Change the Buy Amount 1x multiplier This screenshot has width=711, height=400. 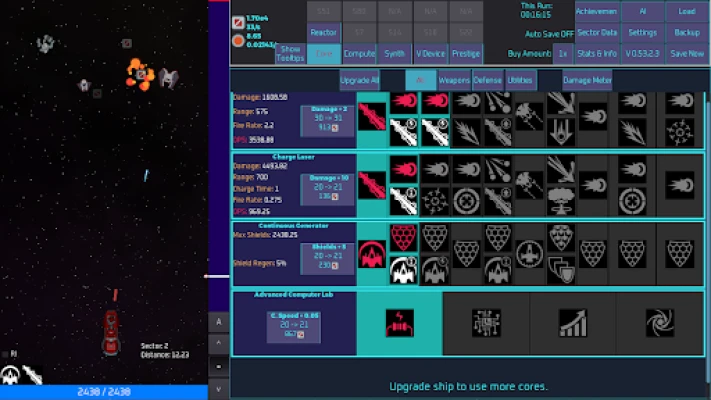(x=563, y=53)
